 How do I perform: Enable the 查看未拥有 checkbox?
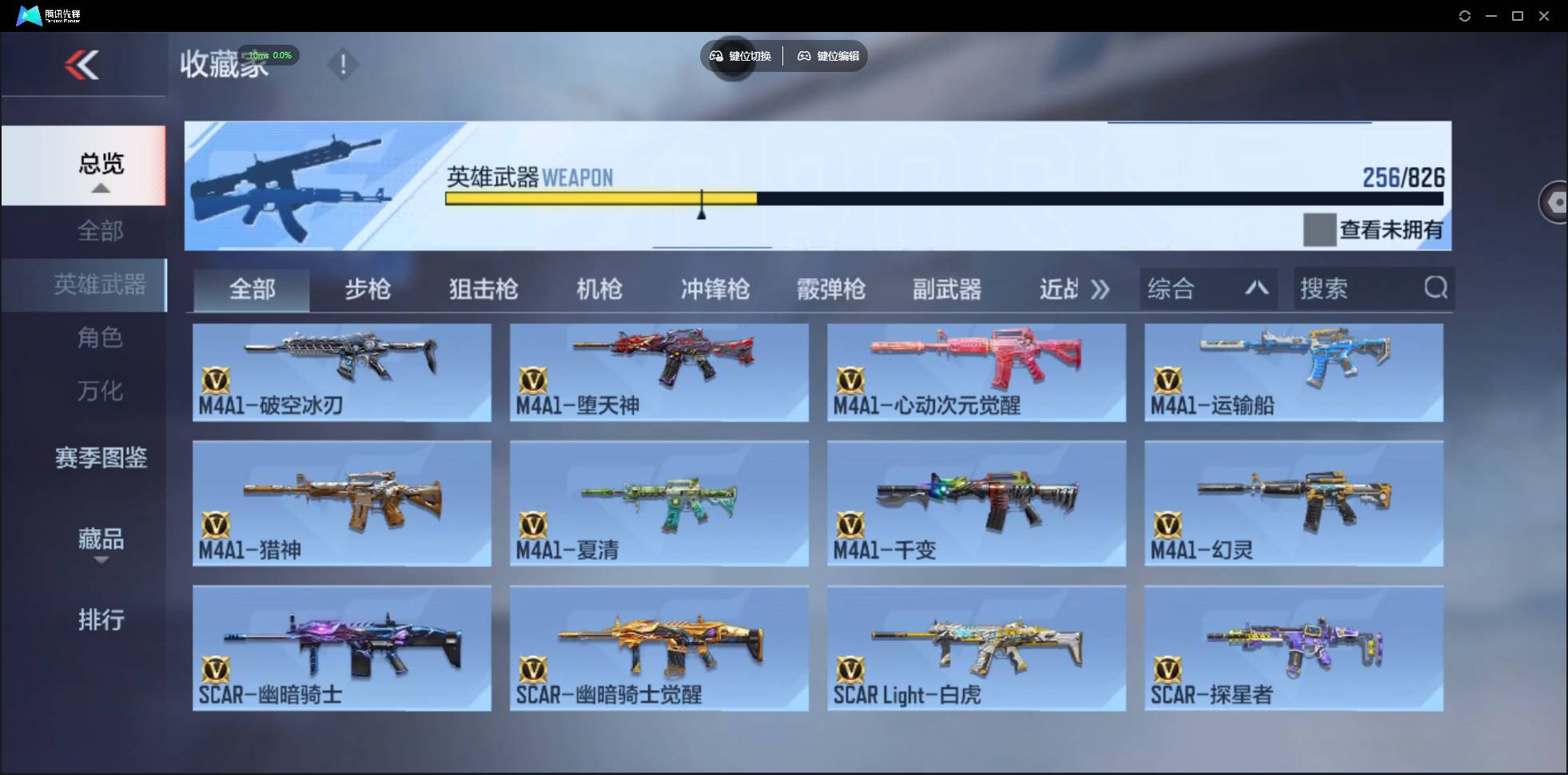tap(1319, 229)
